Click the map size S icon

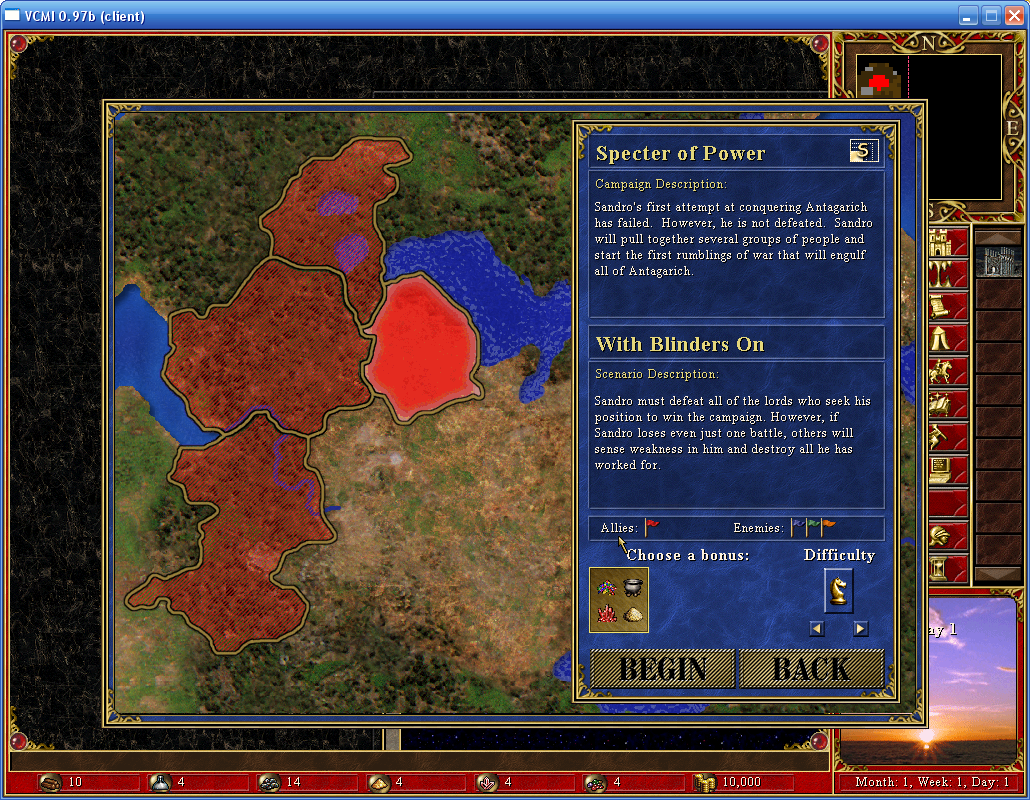(x=863, y=151)
